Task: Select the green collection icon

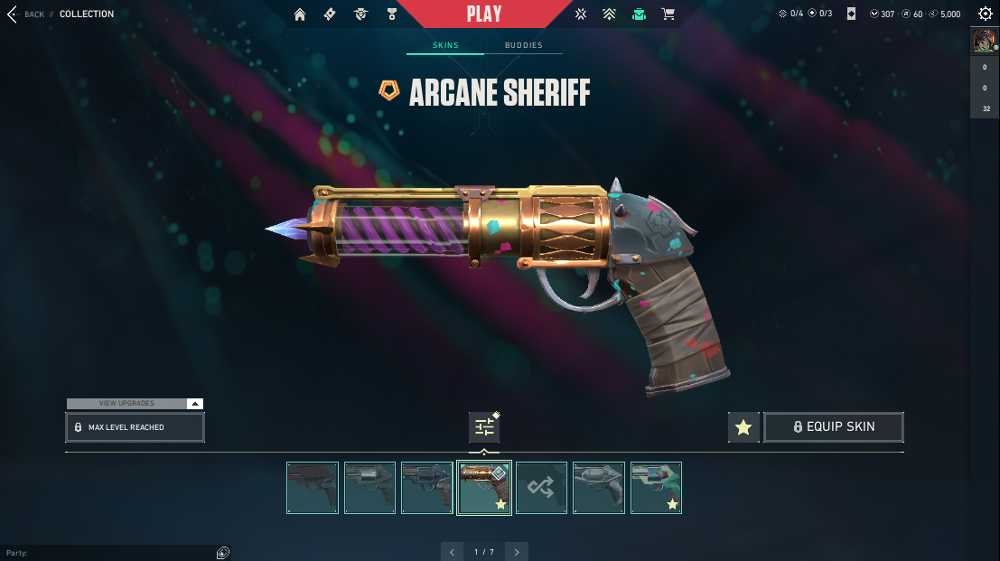Action: [639, 14]
